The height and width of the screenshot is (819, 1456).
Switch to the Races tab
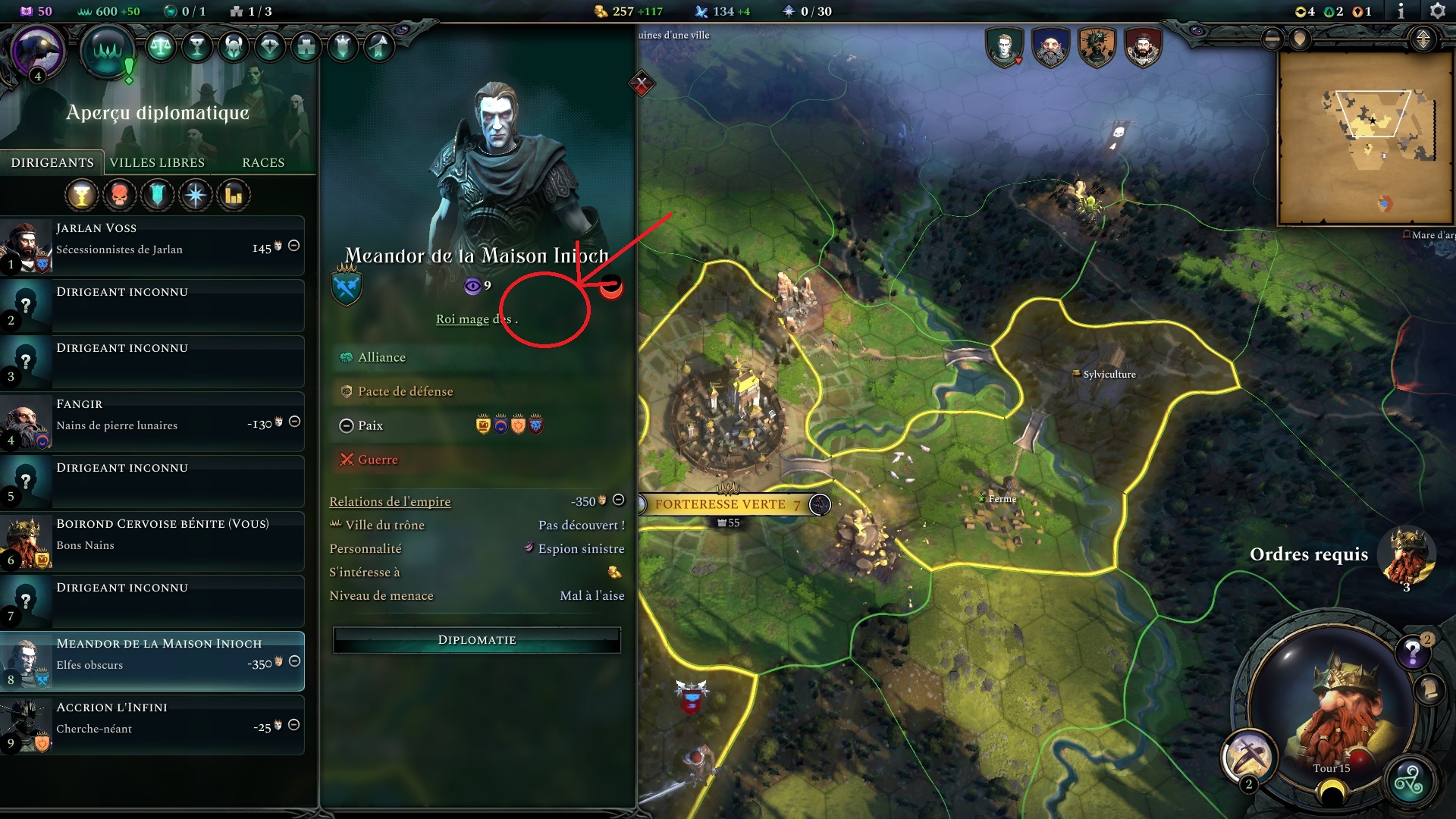[x=262, y=162]
